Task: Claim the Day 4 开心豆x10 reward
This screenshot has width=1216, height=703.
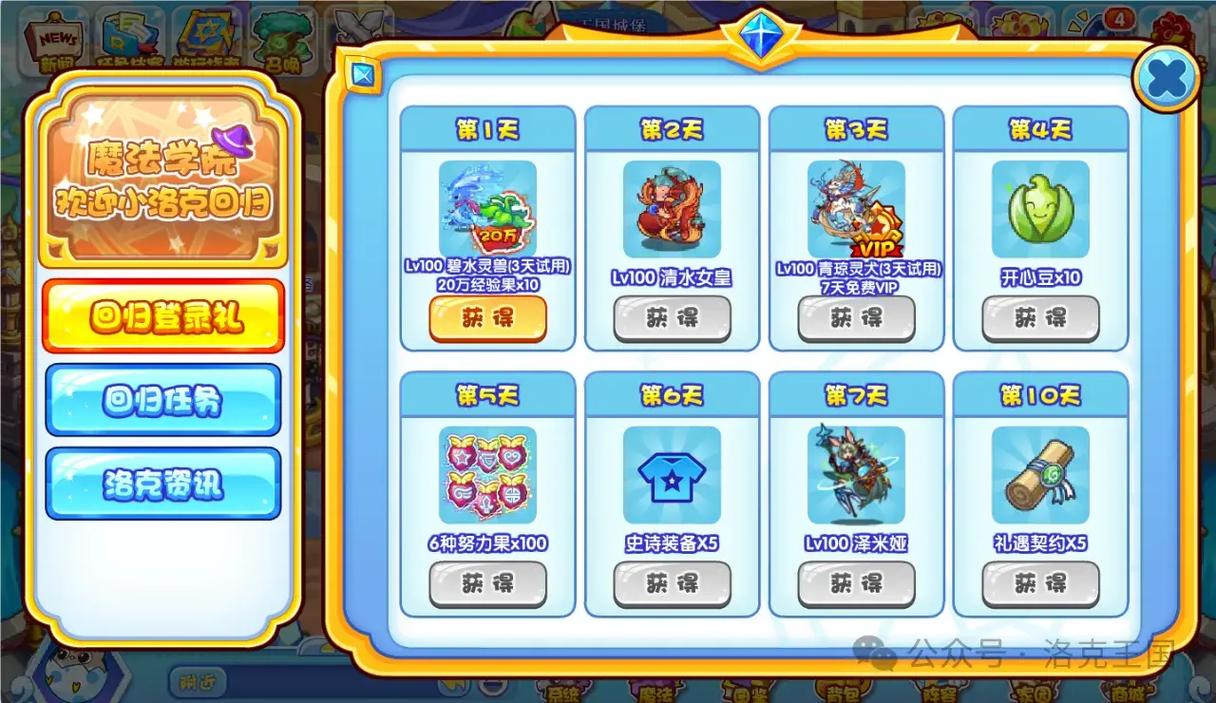Action: [1040, 318]
